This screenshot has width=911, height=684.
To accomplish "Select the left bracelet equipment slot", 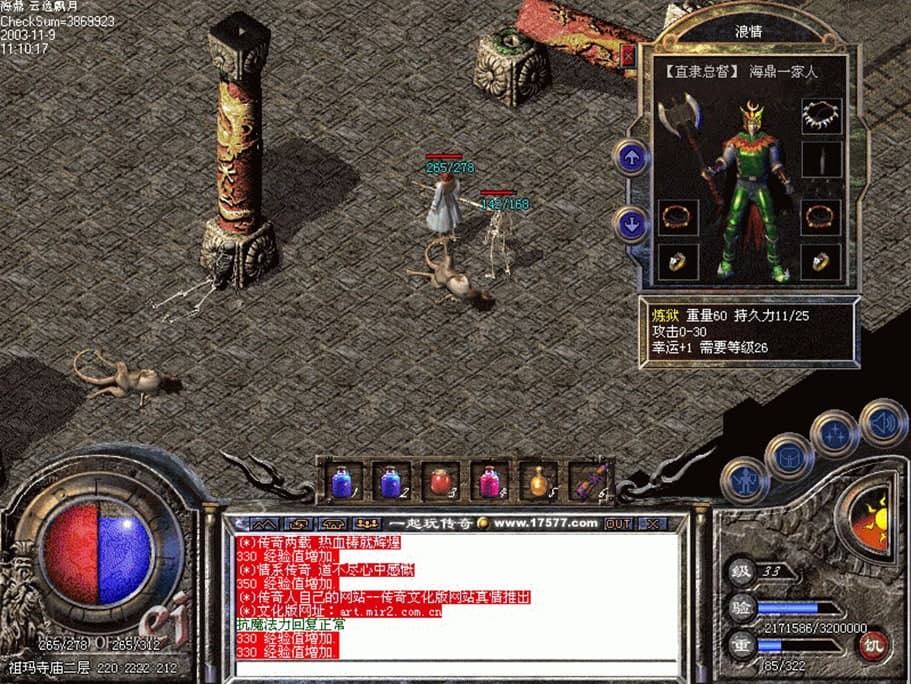I will click(679, 216).
